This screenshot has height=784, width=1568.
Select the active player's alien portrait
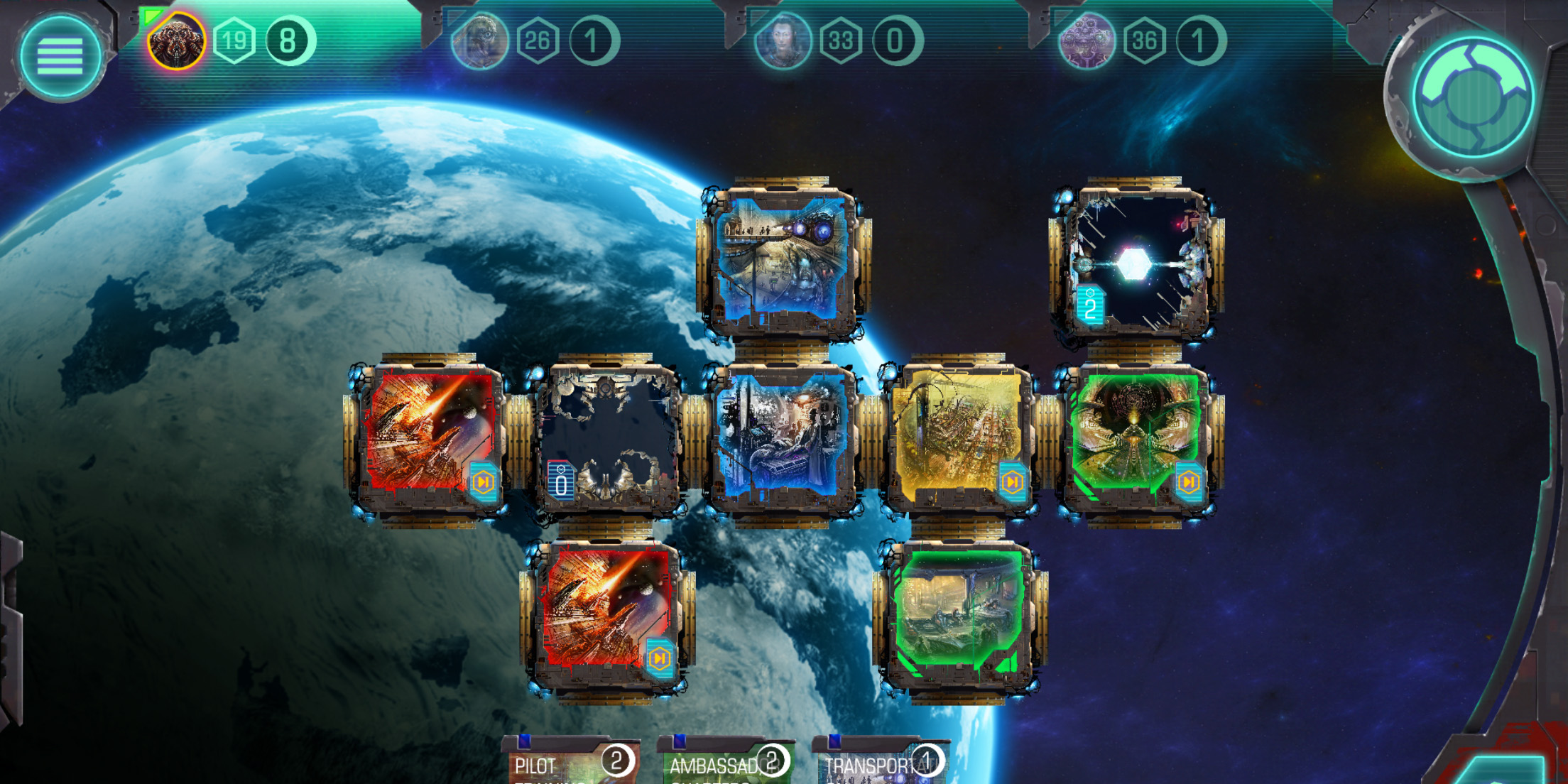tap(176, 41)
